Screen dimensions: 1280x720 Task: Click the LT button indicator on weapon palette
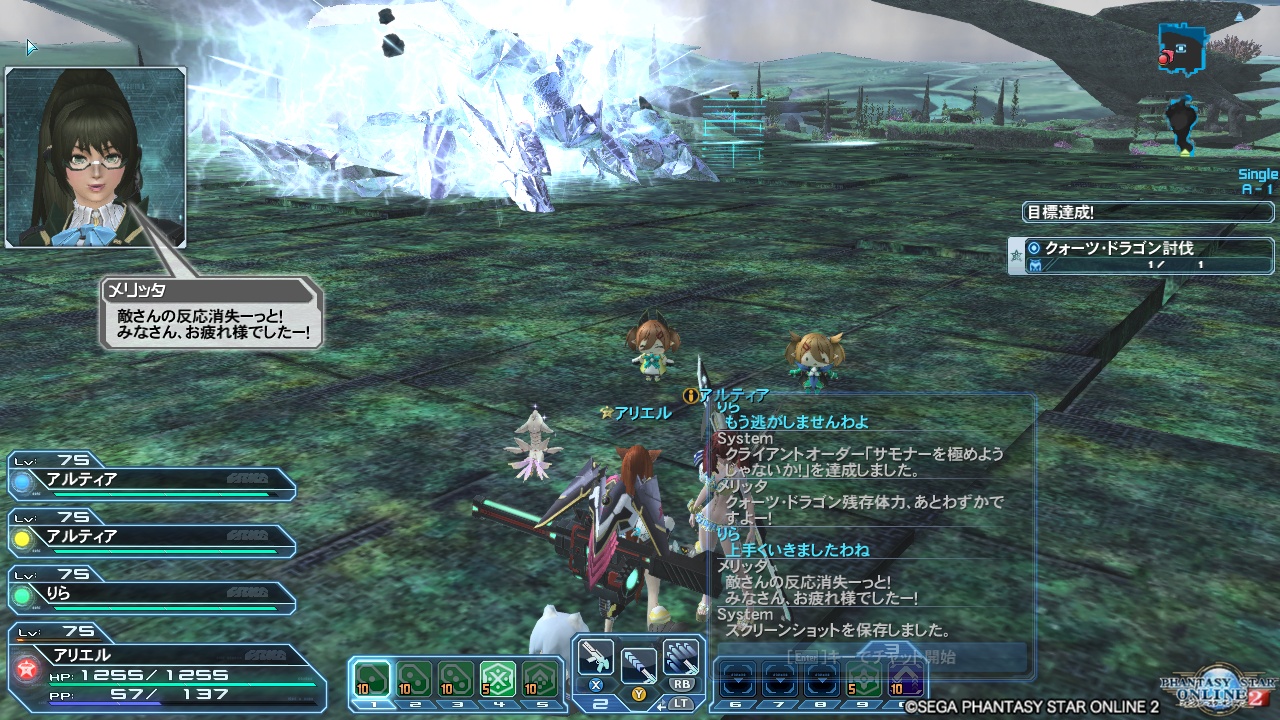683,702
